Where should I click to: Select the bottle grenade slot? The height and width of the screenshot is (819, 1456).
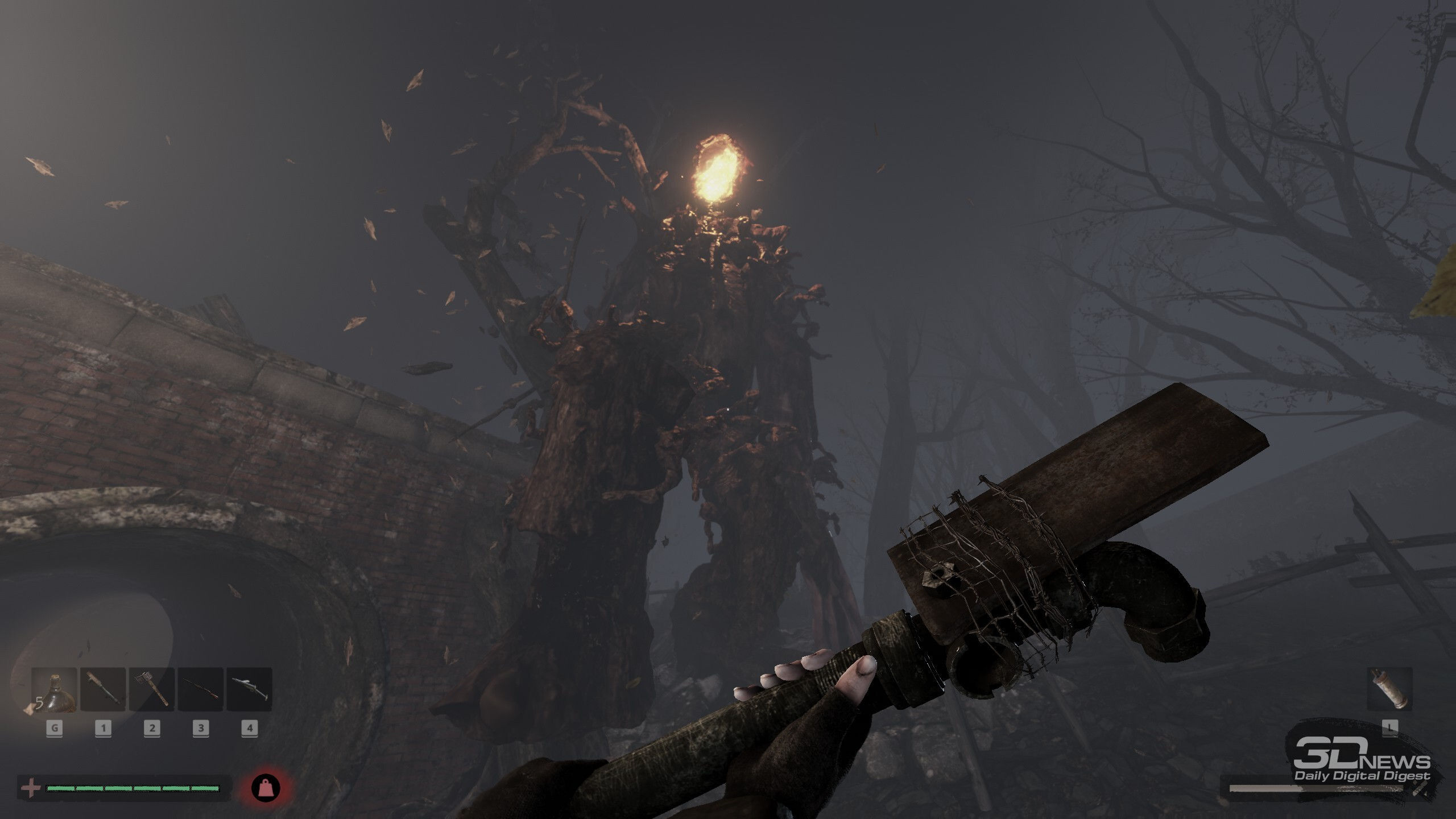pos(55,689)
